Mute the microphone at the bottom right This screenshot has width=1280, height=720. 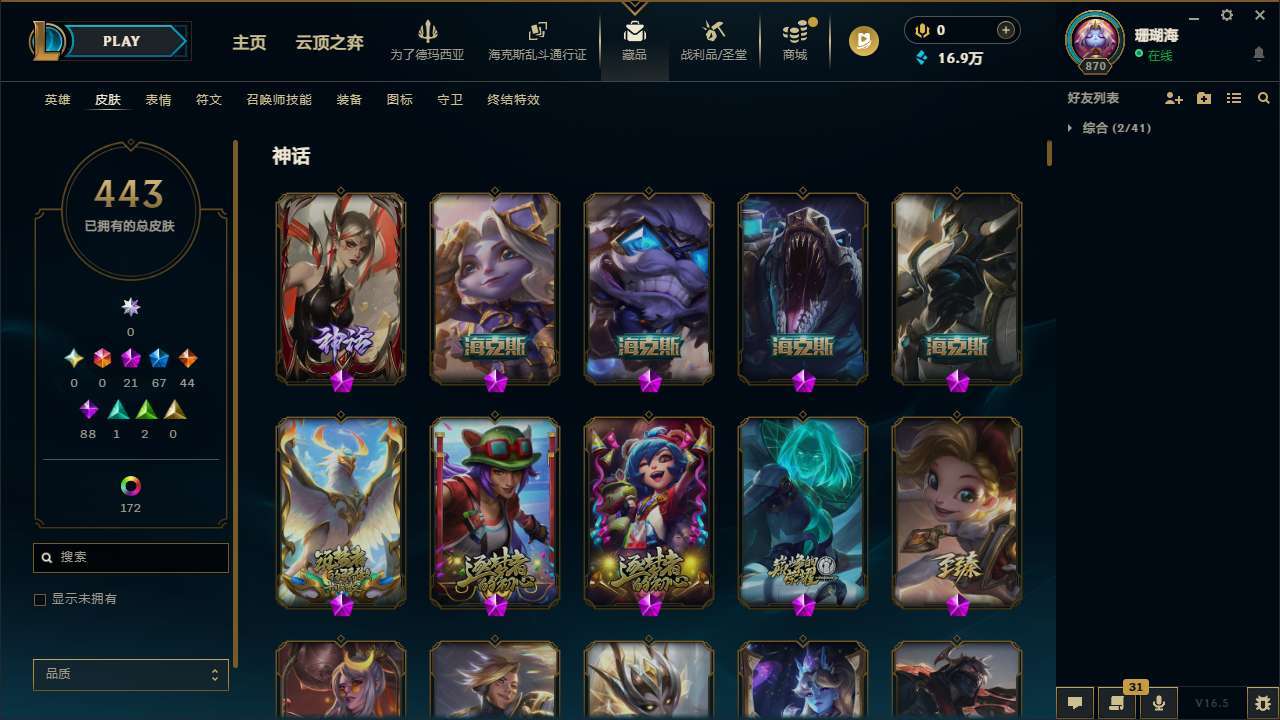(x=1158, y=703)
